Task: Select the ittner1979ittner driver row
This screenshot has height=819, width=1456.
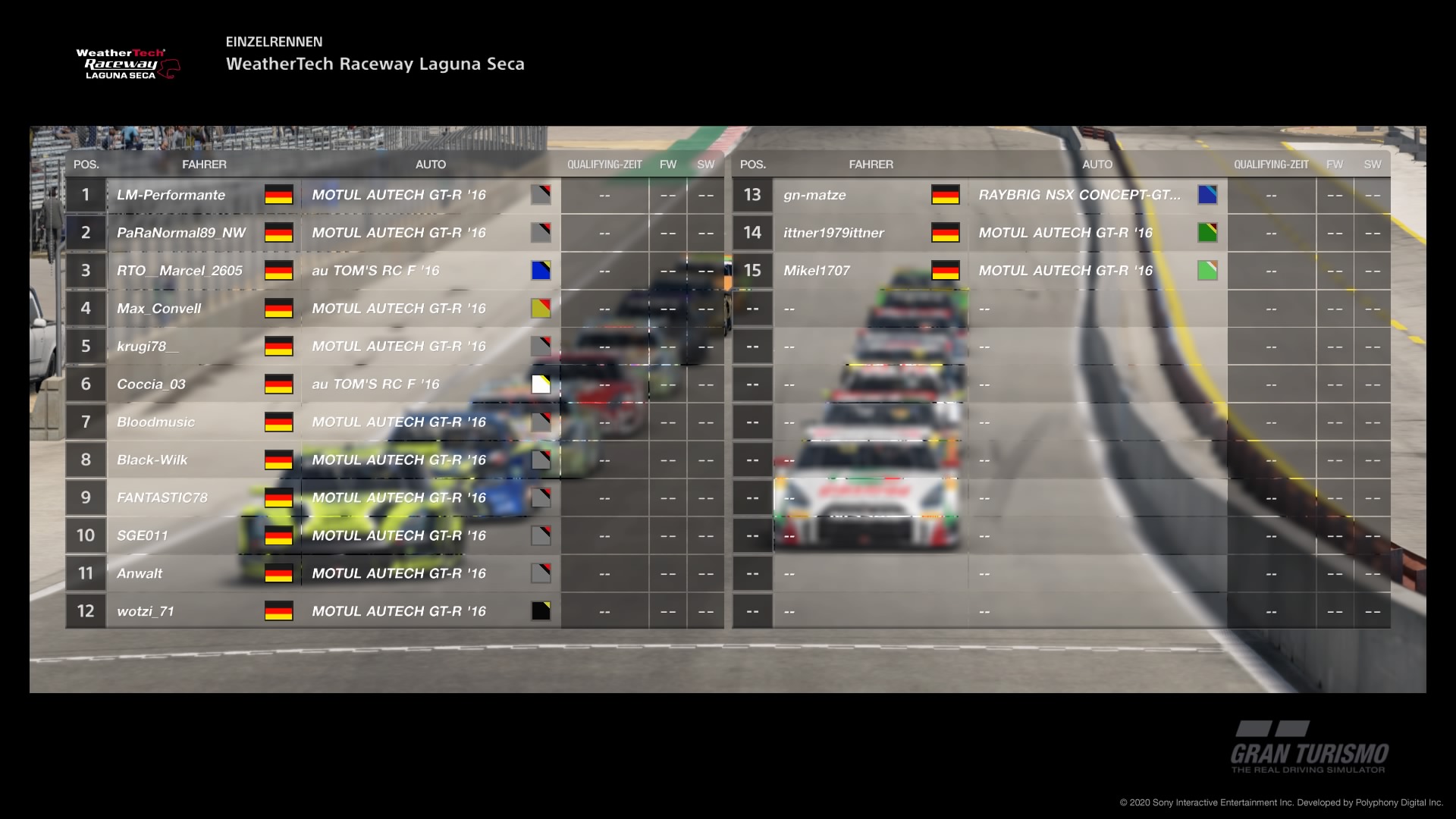Action: (x=834, y=233)
